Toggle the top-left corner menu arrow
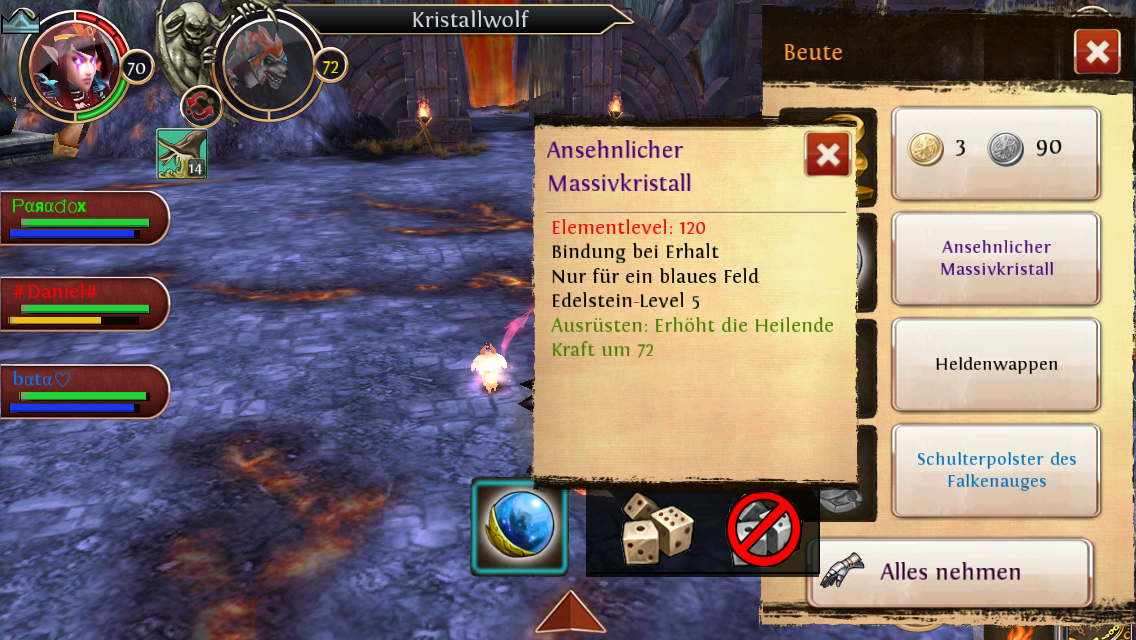 (20, 20)
